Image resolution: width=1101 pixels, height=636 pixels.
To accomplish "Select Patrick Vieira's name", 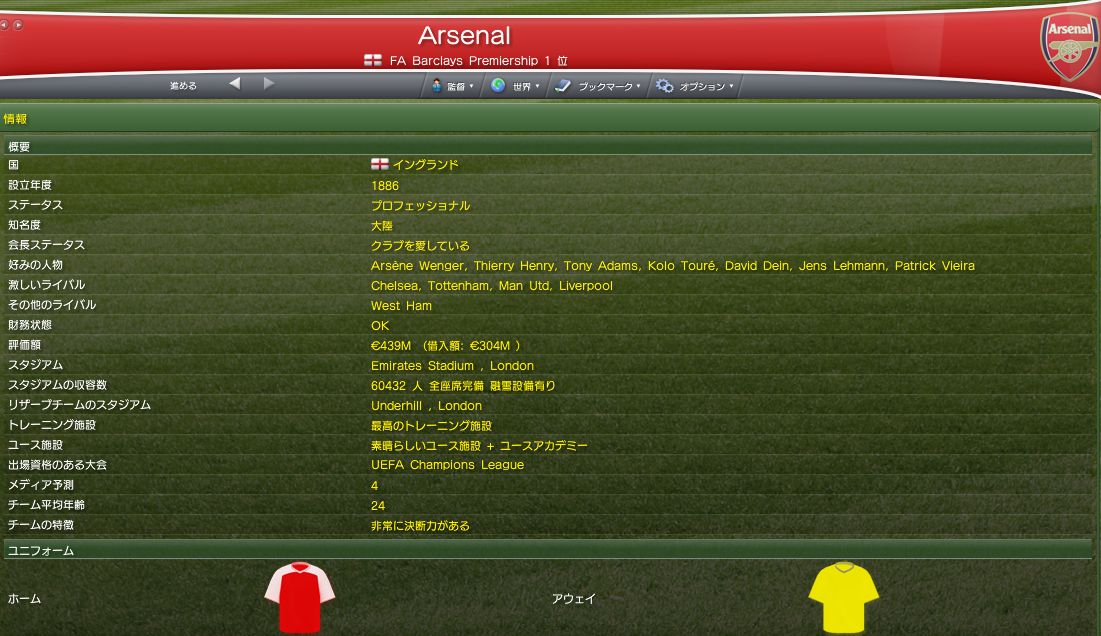I will coord(934,266).
